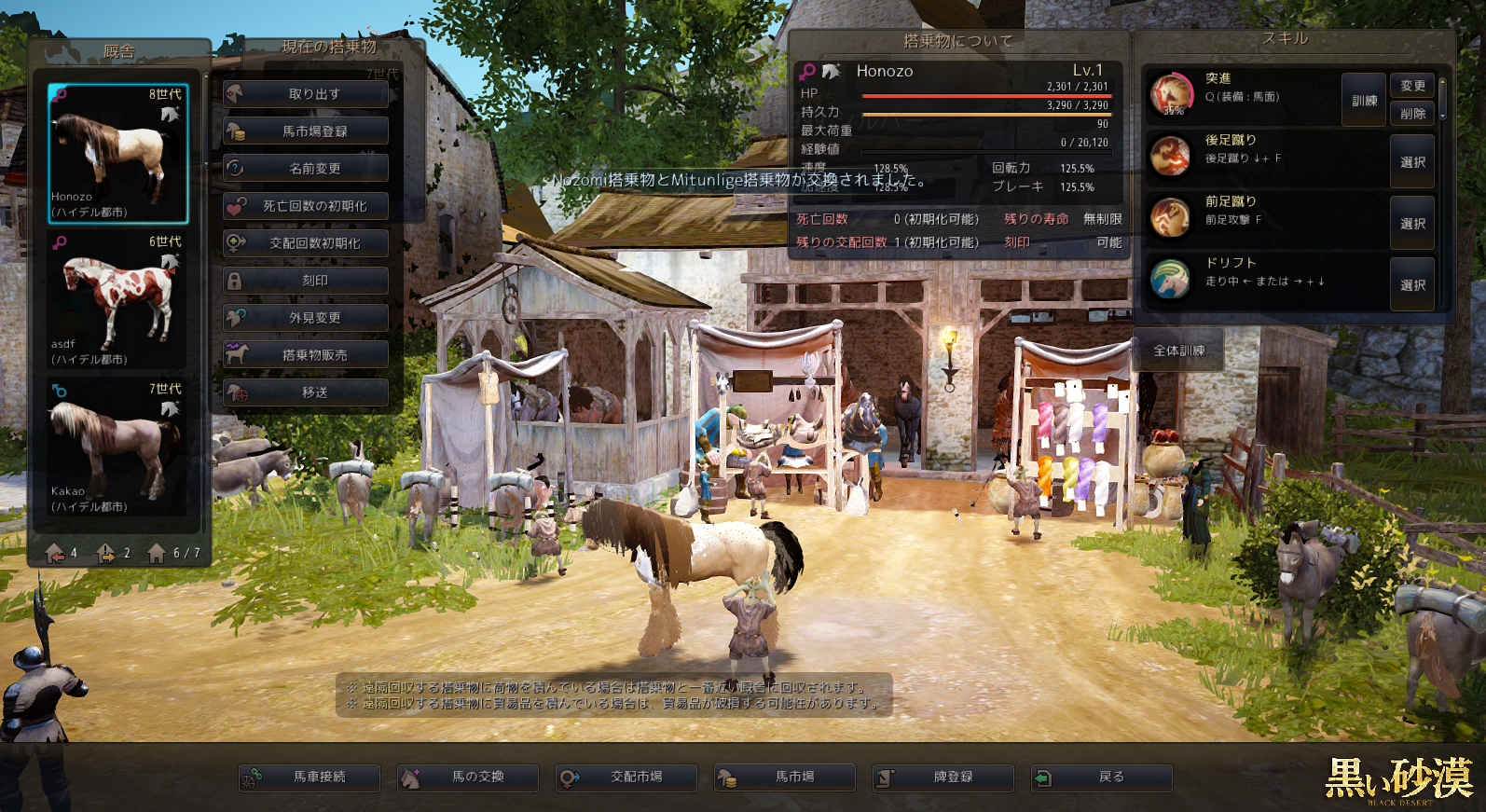Image resolution: width=1486 pixels, height=812 pixels.
Task: Click 移送 to transport the mount
Action: 306,392
